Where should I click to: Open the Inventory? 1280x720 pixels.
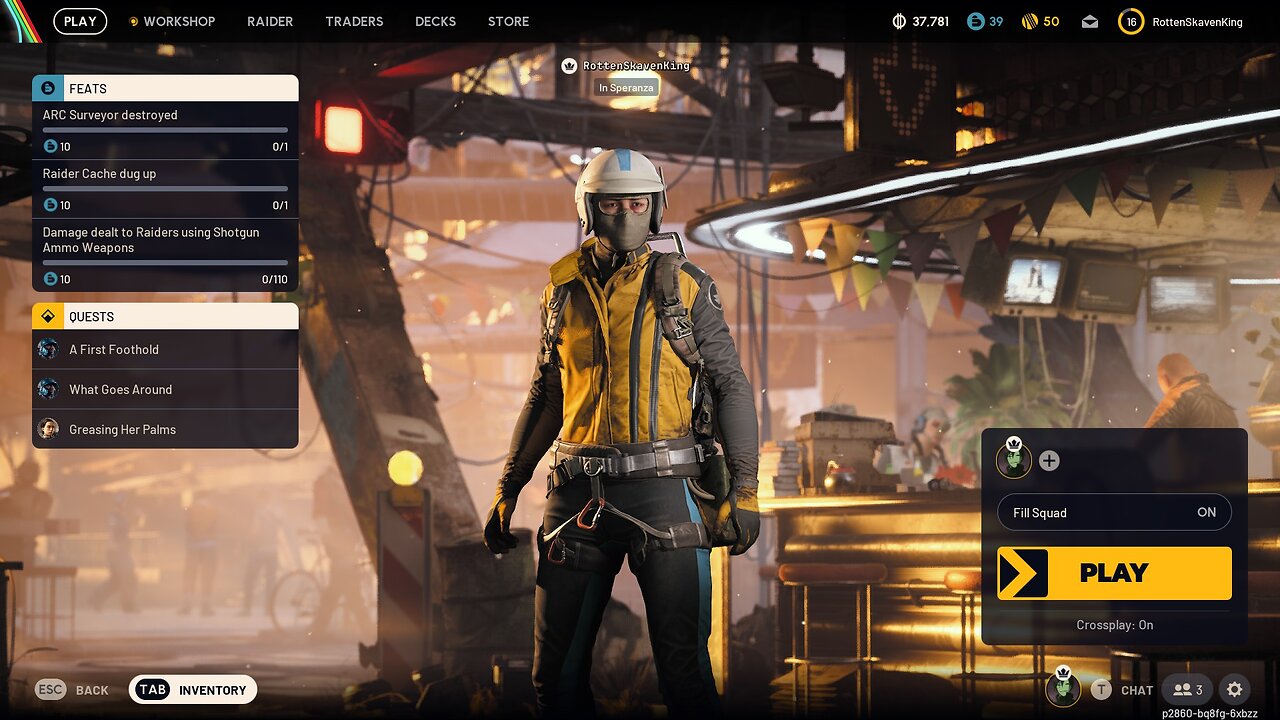(193, 689)
